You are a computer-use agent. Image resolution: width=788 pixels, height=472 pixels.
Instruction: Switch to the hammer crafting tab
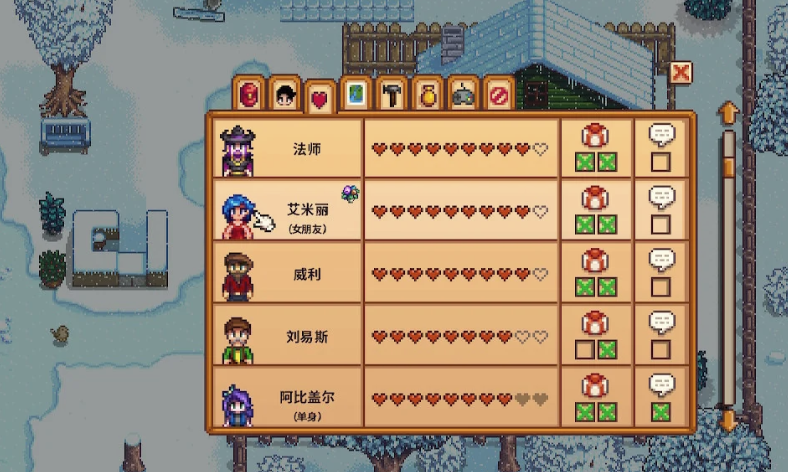point(391,95)
